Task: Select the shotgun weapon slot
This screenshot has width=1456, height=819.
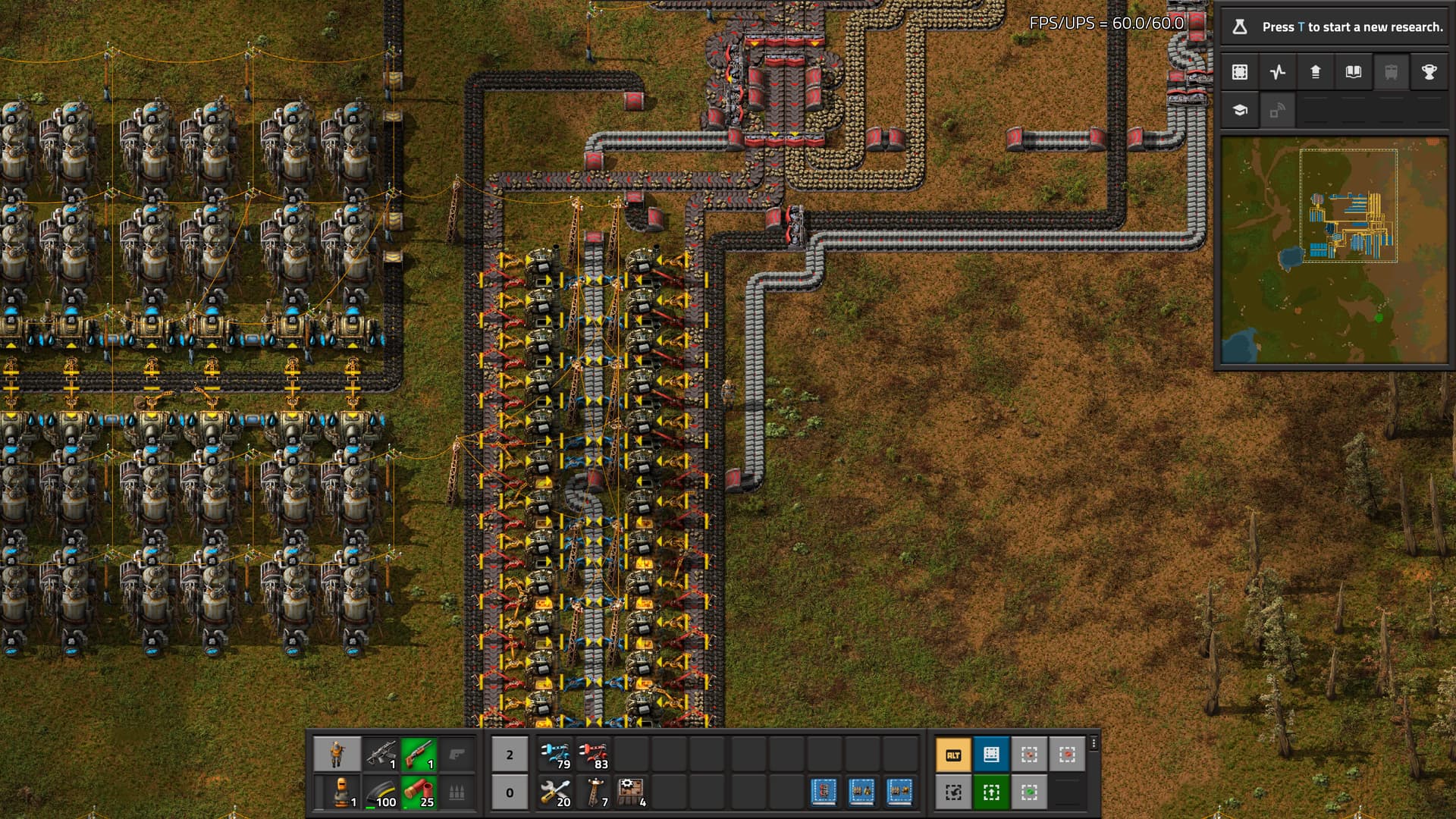Action: pyautogui.click(x=419, y=755)
